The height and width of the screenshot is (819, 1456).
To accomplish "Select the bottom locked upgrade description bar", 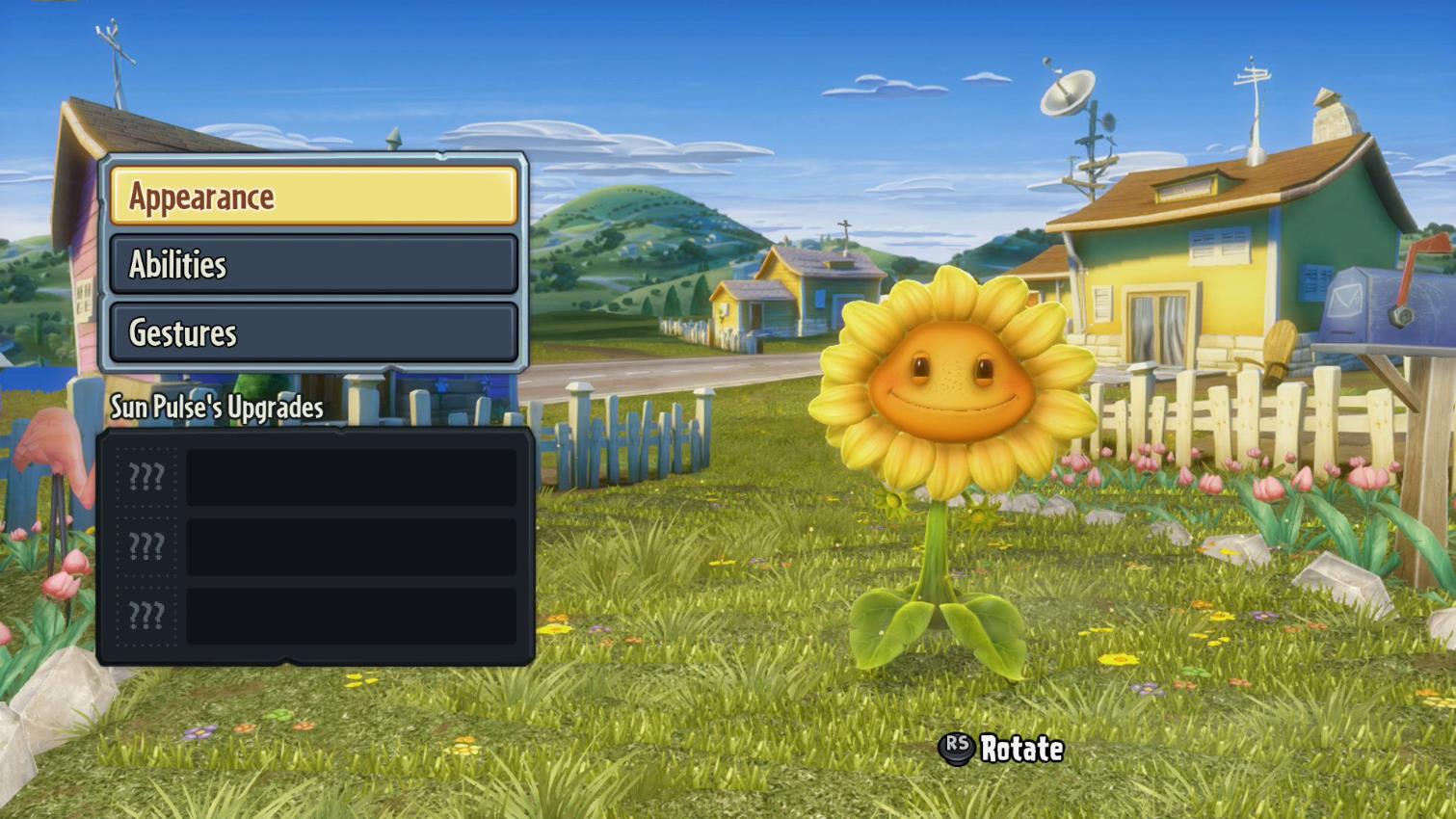I will coord(350,614).
